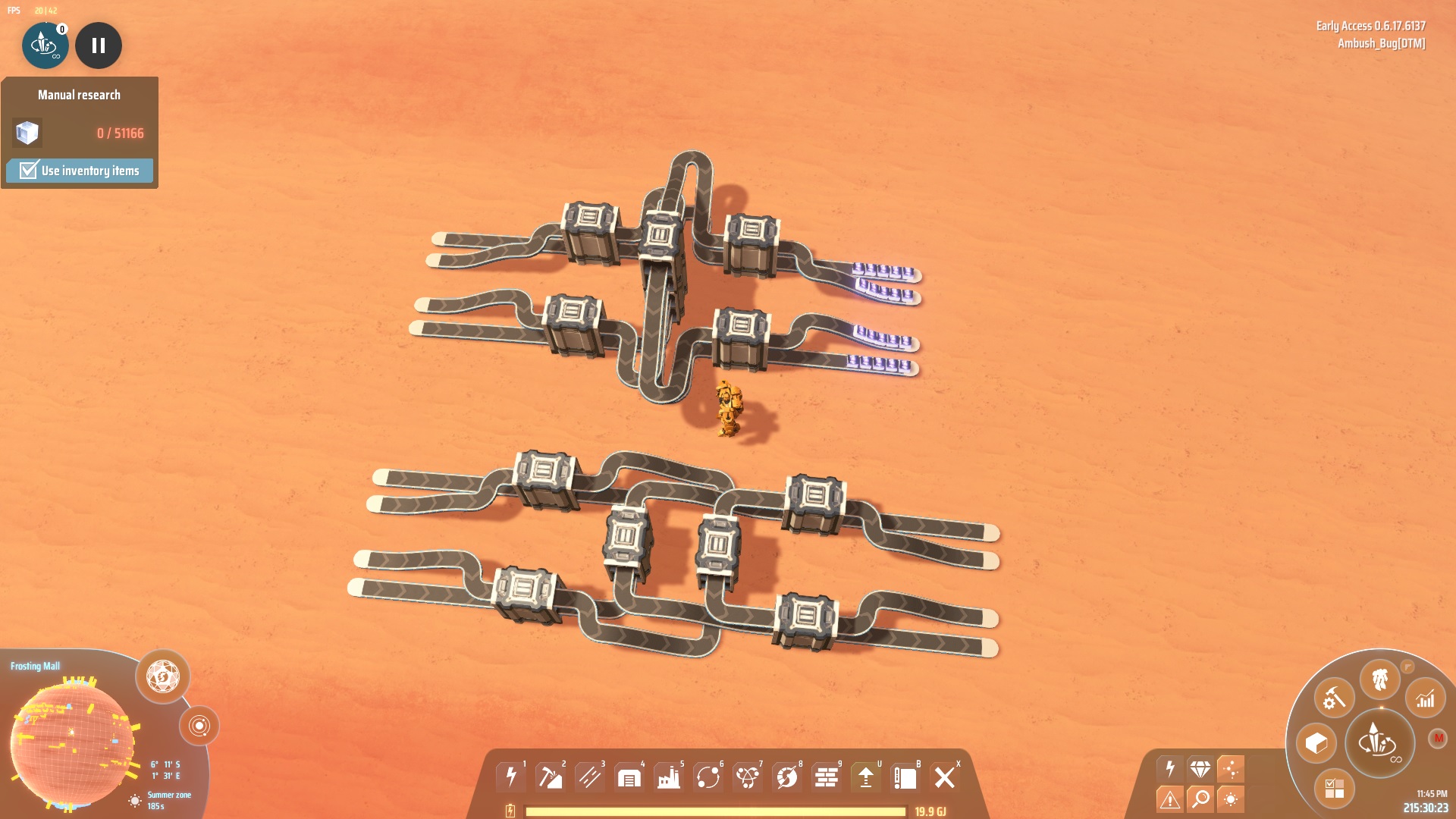This screenshot has height=819, width=1456.
Task: Open the star system orbit view
Action: (199, 726)
